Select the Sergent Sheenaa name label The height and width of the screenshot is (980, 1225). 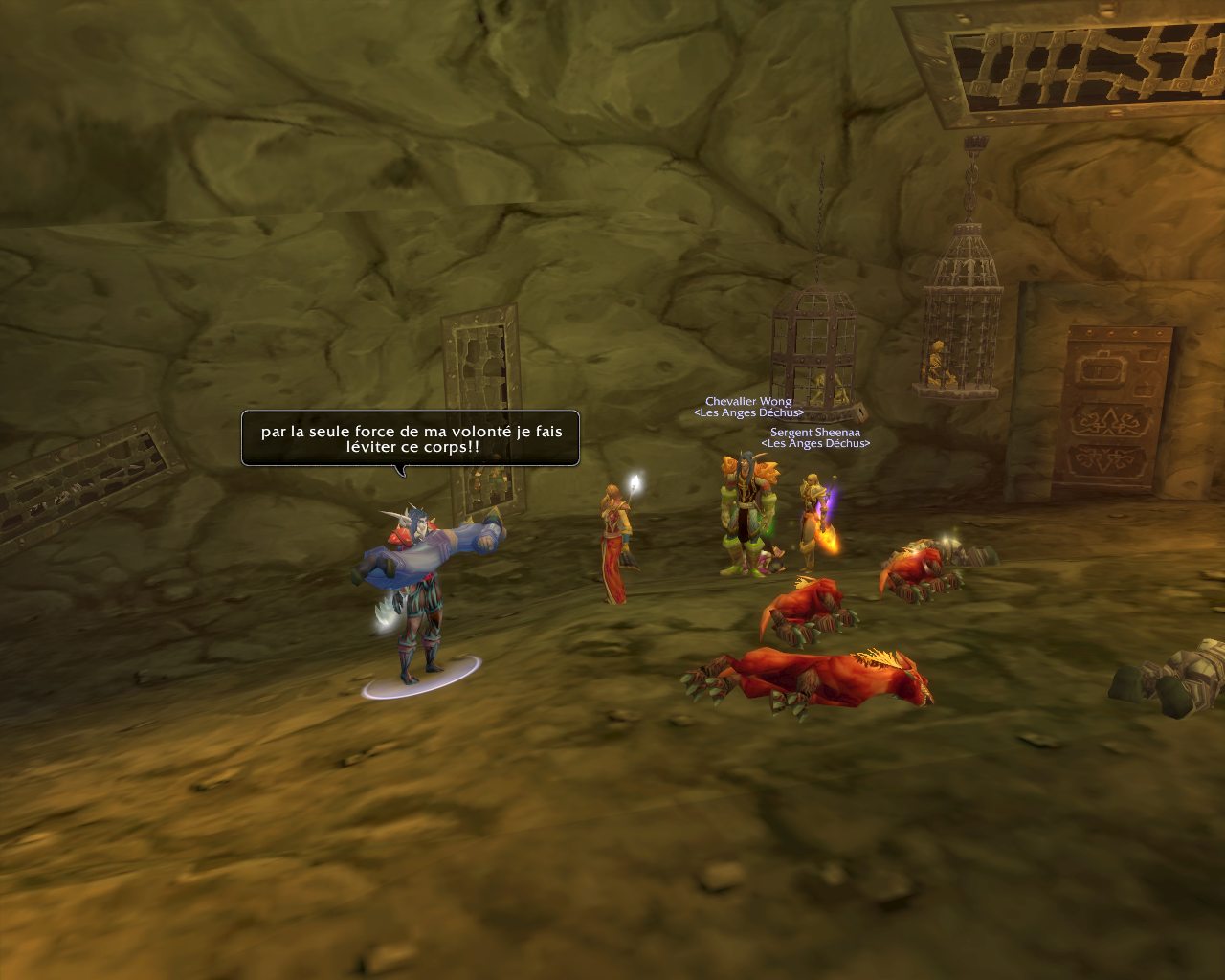pyautogui.click(x=814, y=433)
